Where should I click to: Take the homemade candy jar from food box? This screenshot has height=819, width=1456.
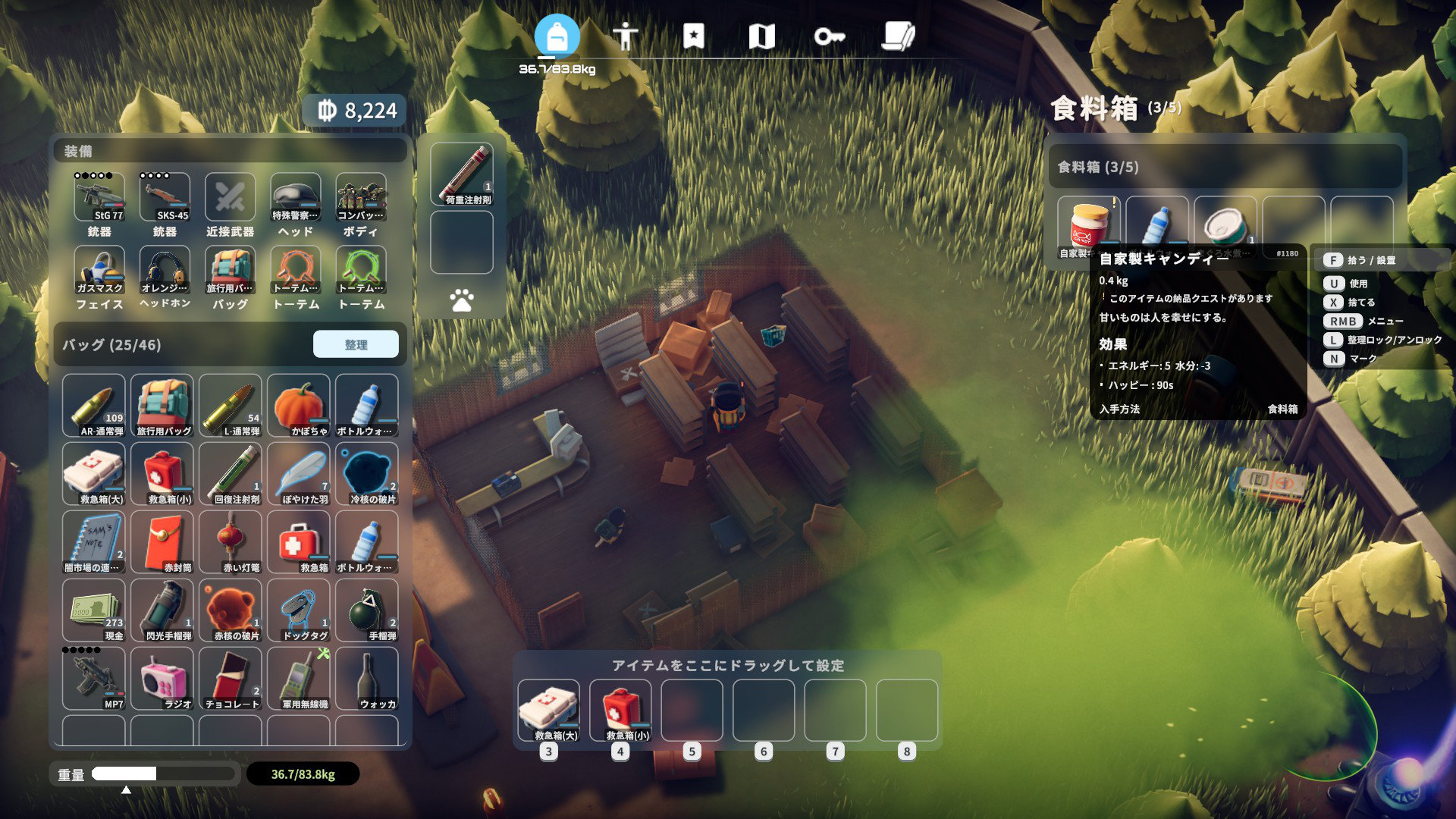(x=1088, y=227)
